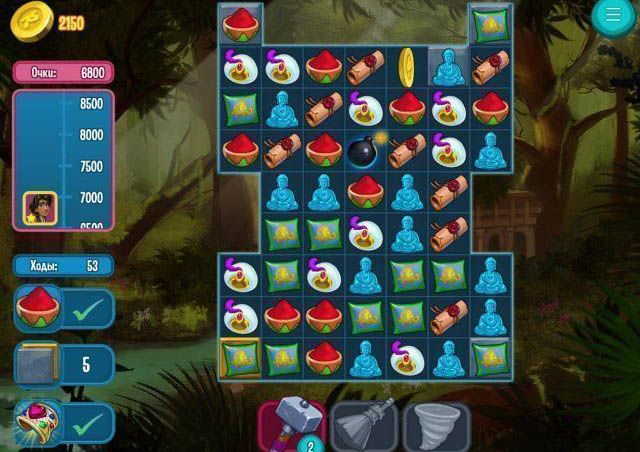Choose the tornado booster
Image resolution: width=640 pixels, height=452 pixels.
436,425
